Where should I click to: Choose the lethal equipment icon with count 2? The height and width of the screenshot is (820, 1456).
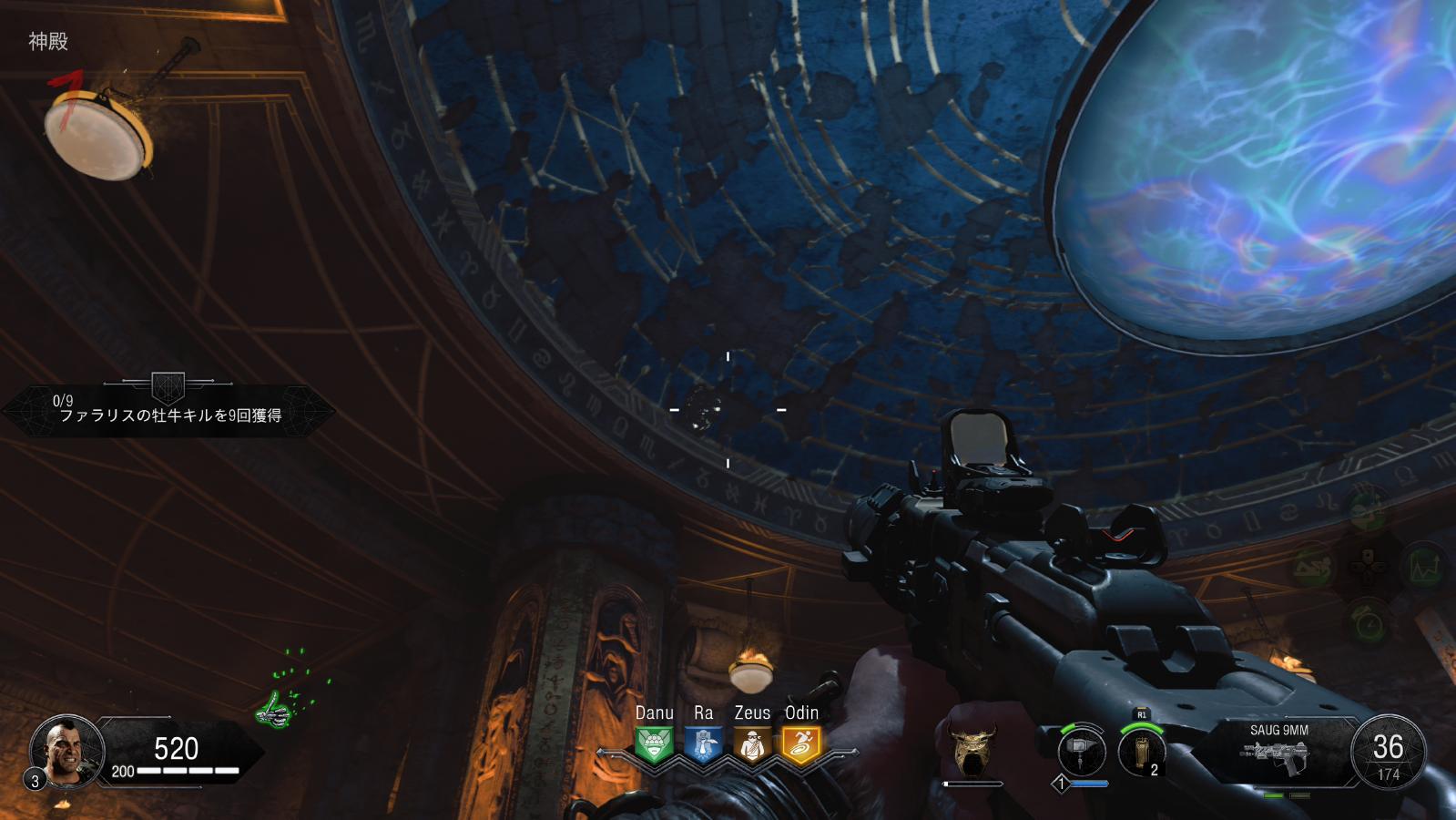(x=1141, y=753)
